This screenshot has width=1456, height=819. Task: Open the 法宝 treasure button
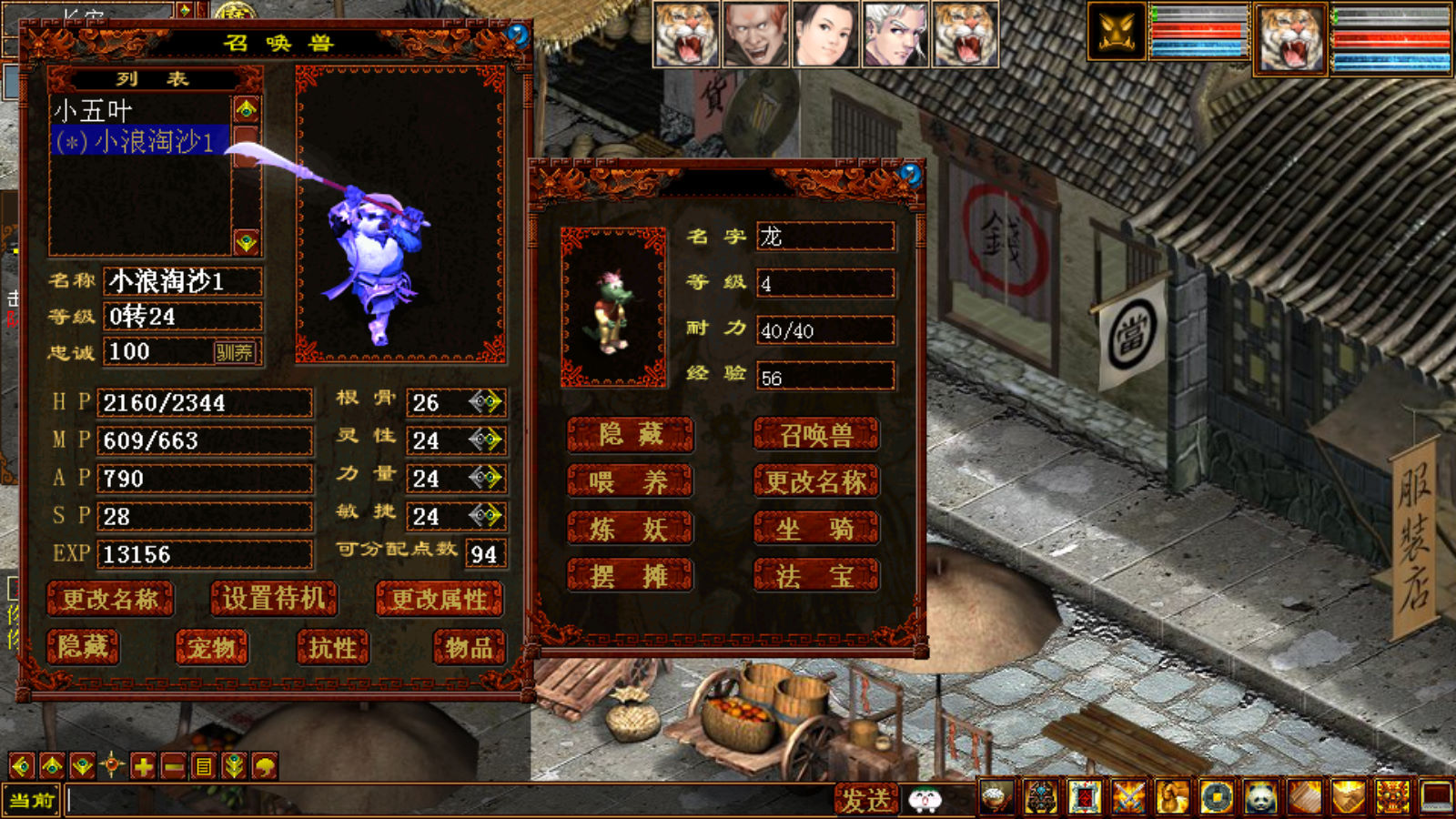coord(816,576)
